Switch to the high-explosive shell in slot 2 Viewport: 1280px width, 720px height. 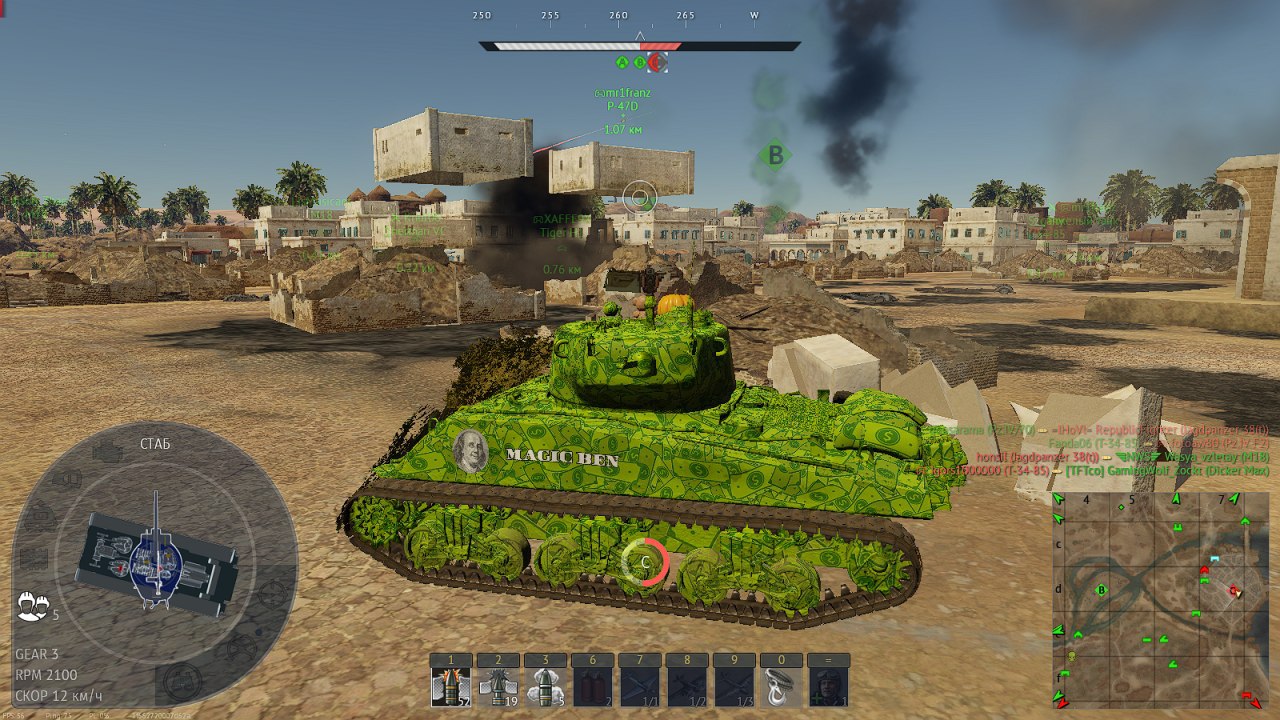click(x=497, y=687)
